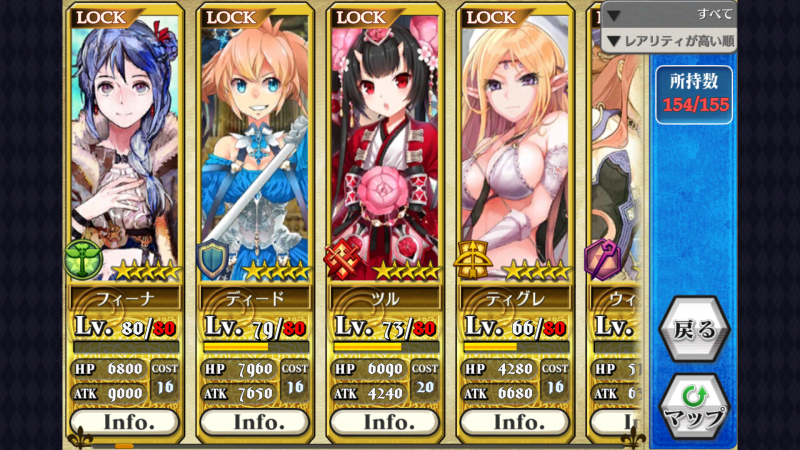Open the マップ map button

tap(694, 406)
